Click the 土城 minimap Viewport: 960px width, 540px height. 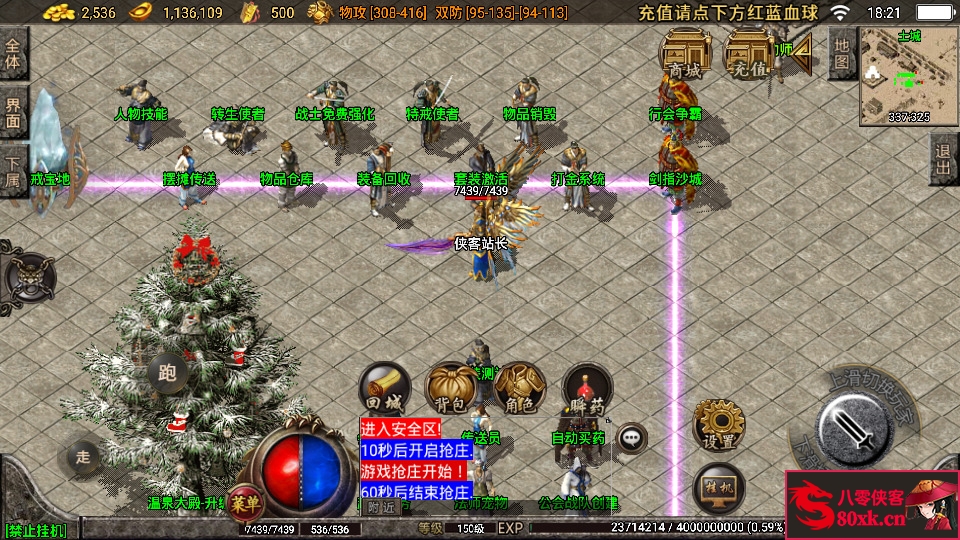(908, 76)
